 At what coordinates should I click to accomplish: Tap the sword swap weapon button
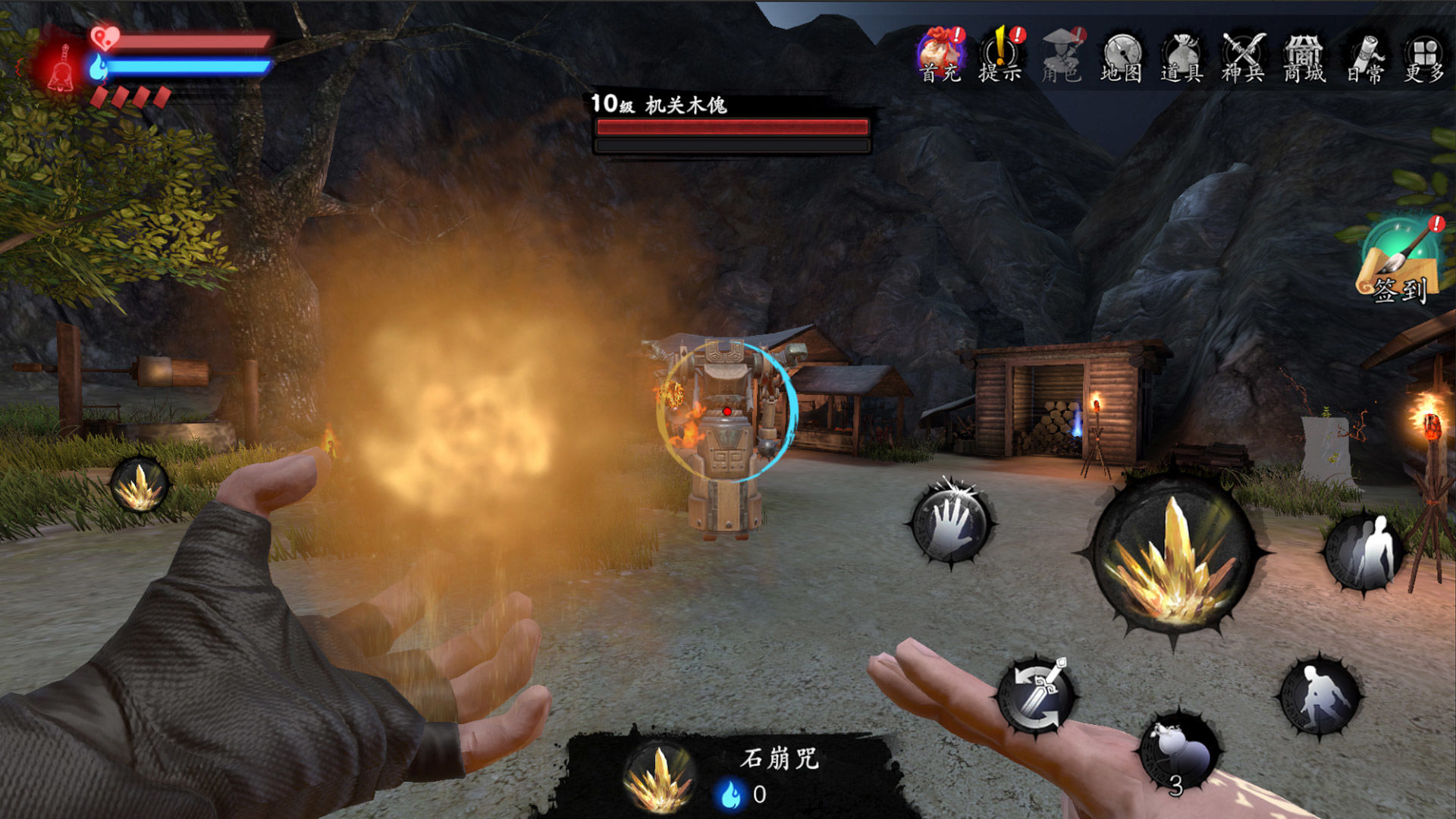(x=1037, y=694)
